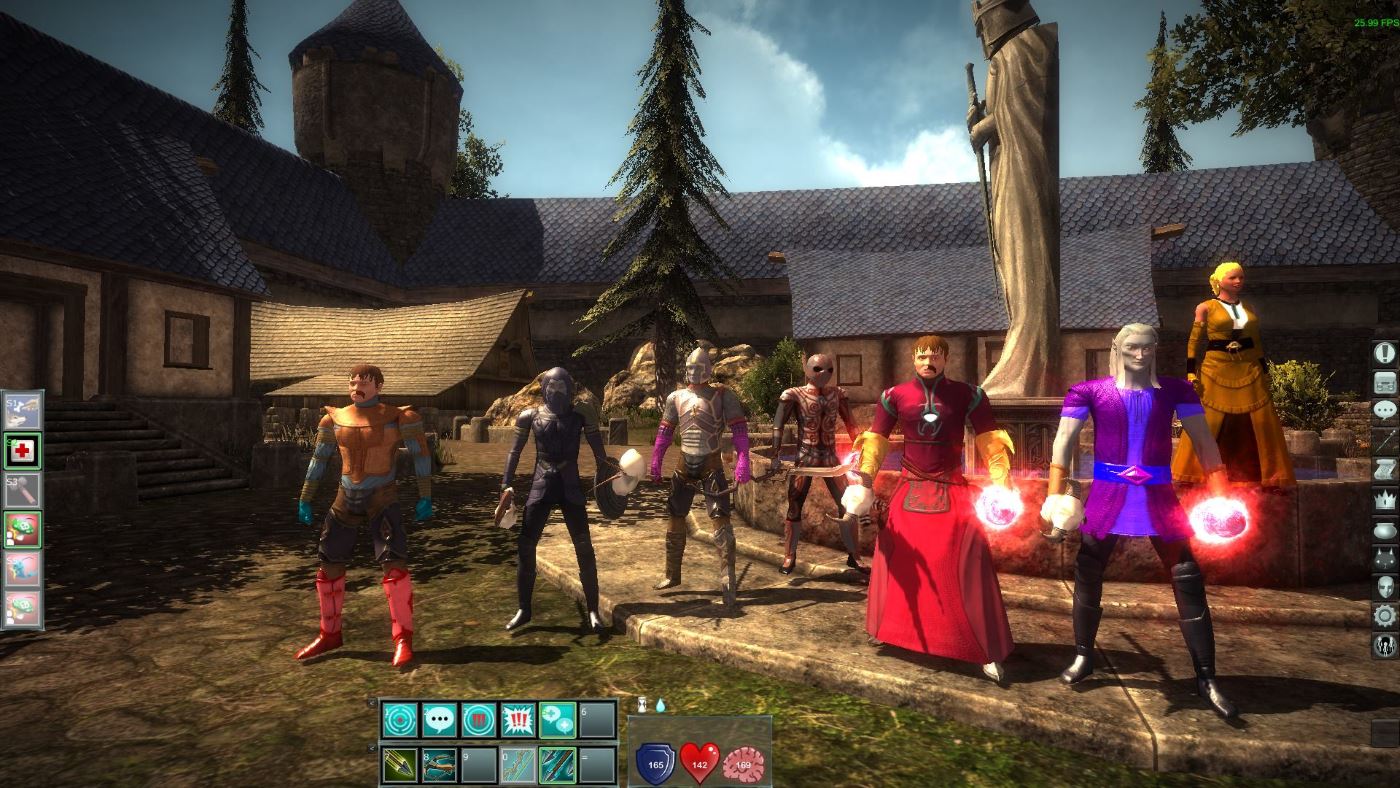Click the brain energy meter
The image size is (1400, 788).
tap(743, 764)
